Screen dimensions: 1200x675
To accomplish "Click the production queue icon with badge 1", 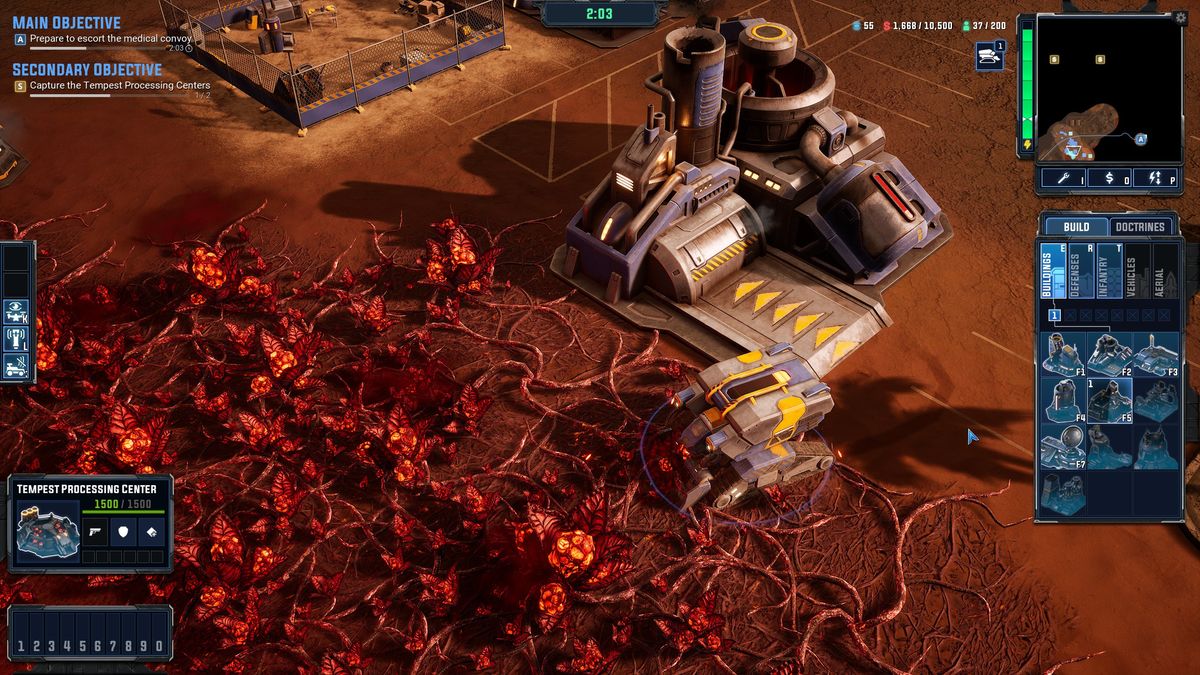I will (990, 56).
